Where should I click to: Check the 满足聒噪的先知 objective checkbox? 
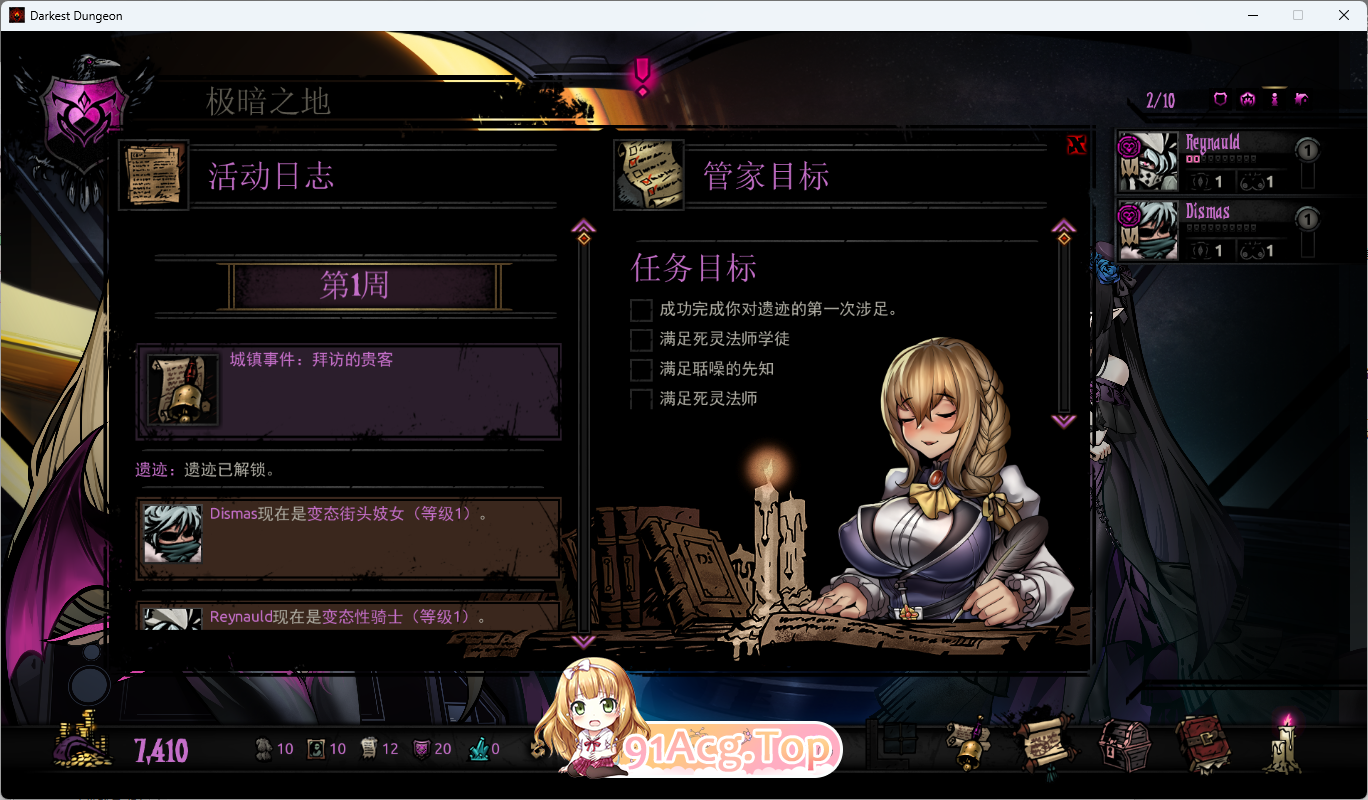640,369
